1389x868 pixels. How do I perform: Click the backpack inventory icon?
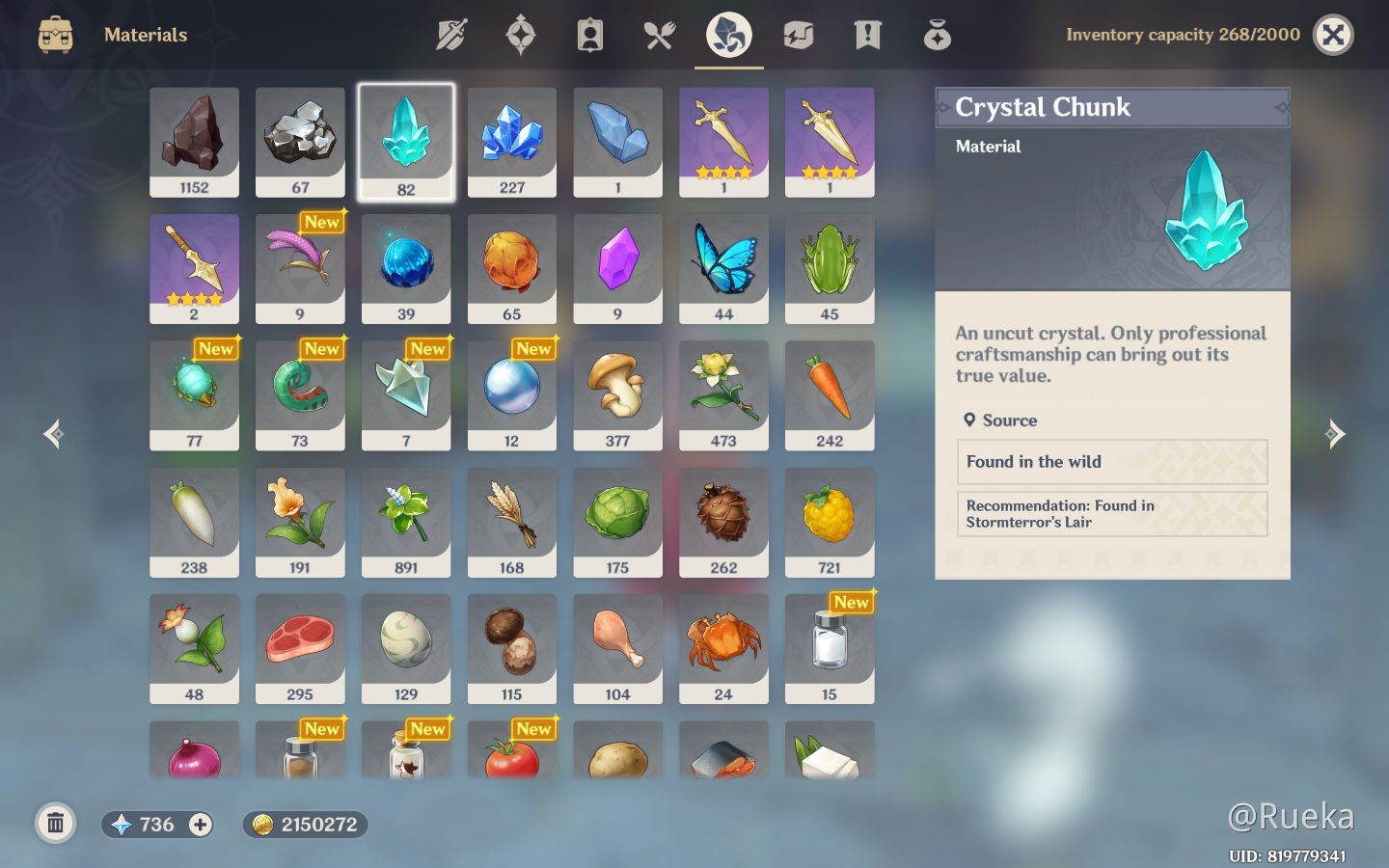tap(55, 35)
